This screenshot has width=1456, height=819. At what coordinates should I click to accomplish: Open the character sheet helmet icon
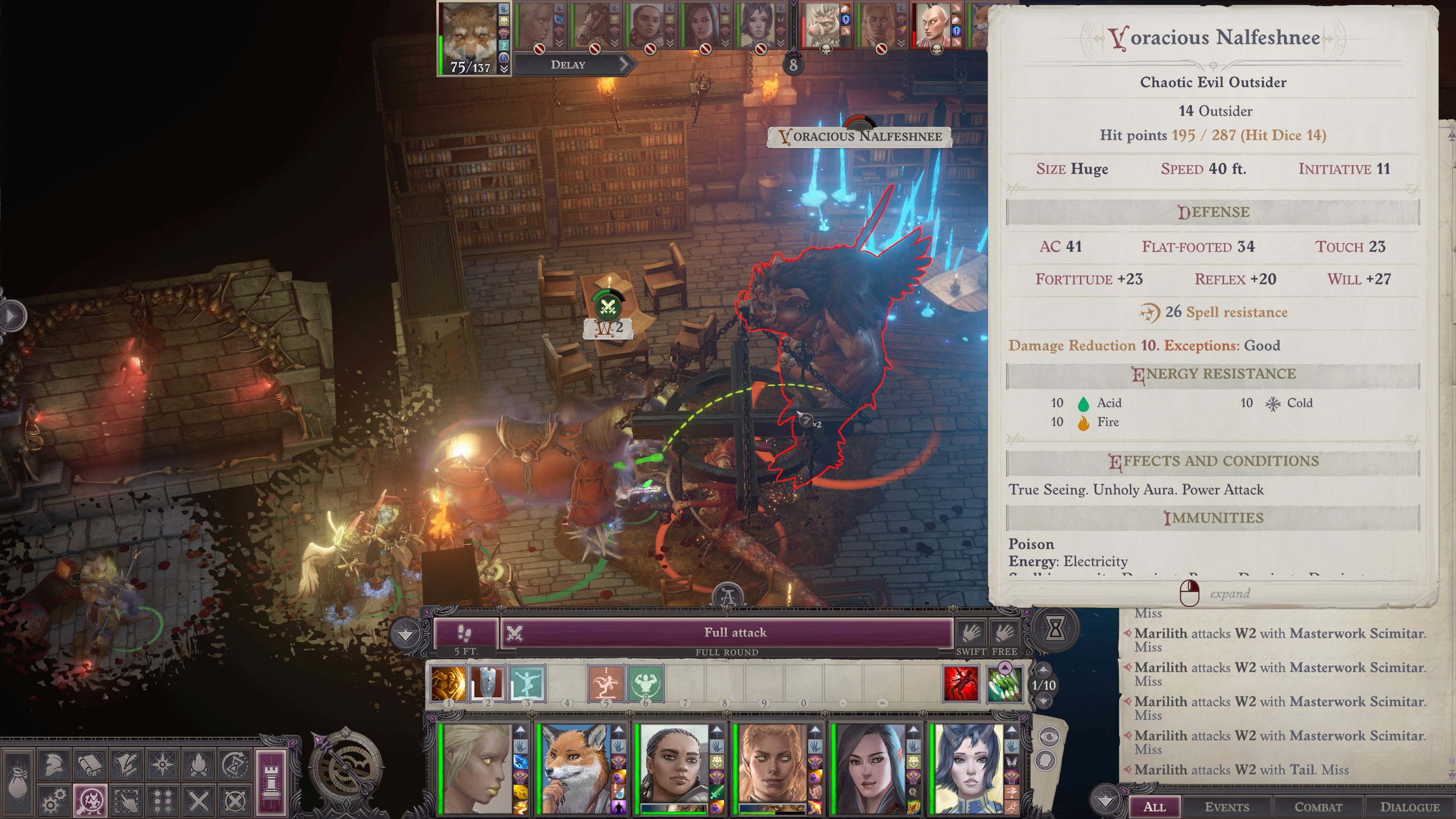pyautogui.click(x=53, y=766)
